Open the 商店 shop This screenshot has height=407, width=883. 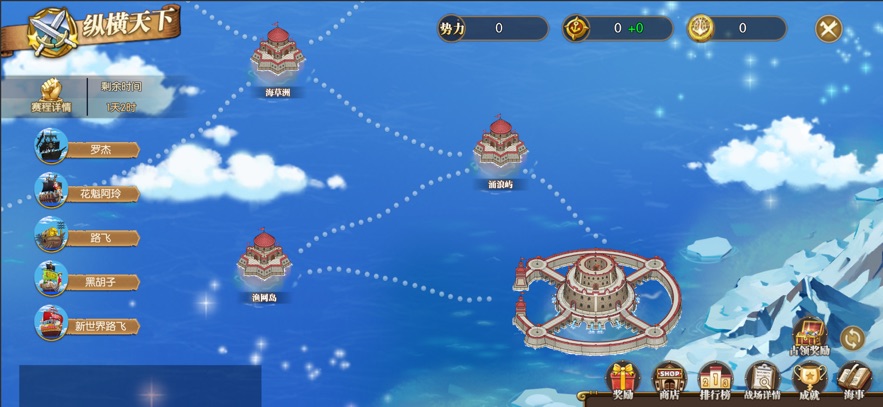click(x=668, y=381)
